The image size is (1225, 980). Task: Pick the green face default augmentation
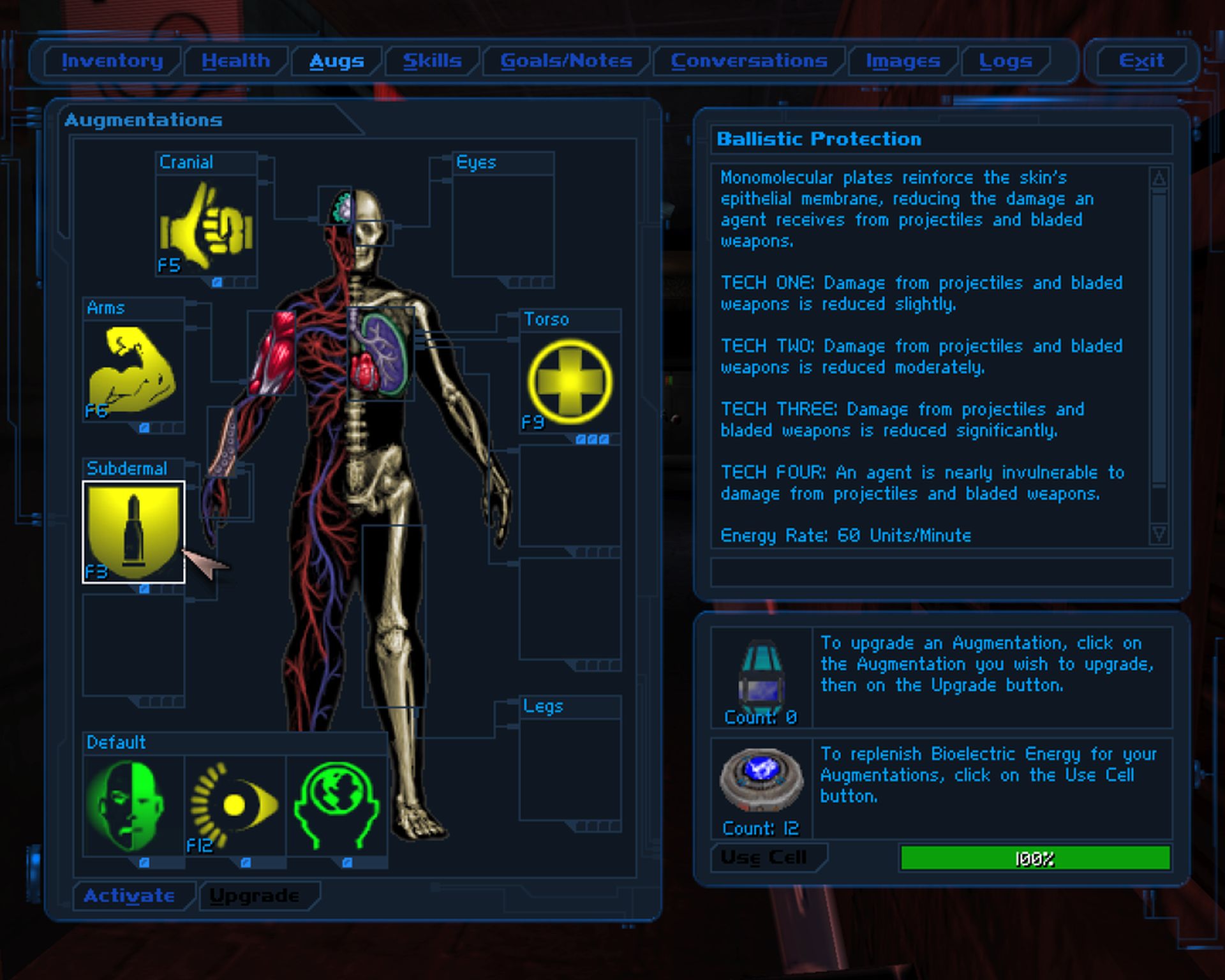click(133, 806)
